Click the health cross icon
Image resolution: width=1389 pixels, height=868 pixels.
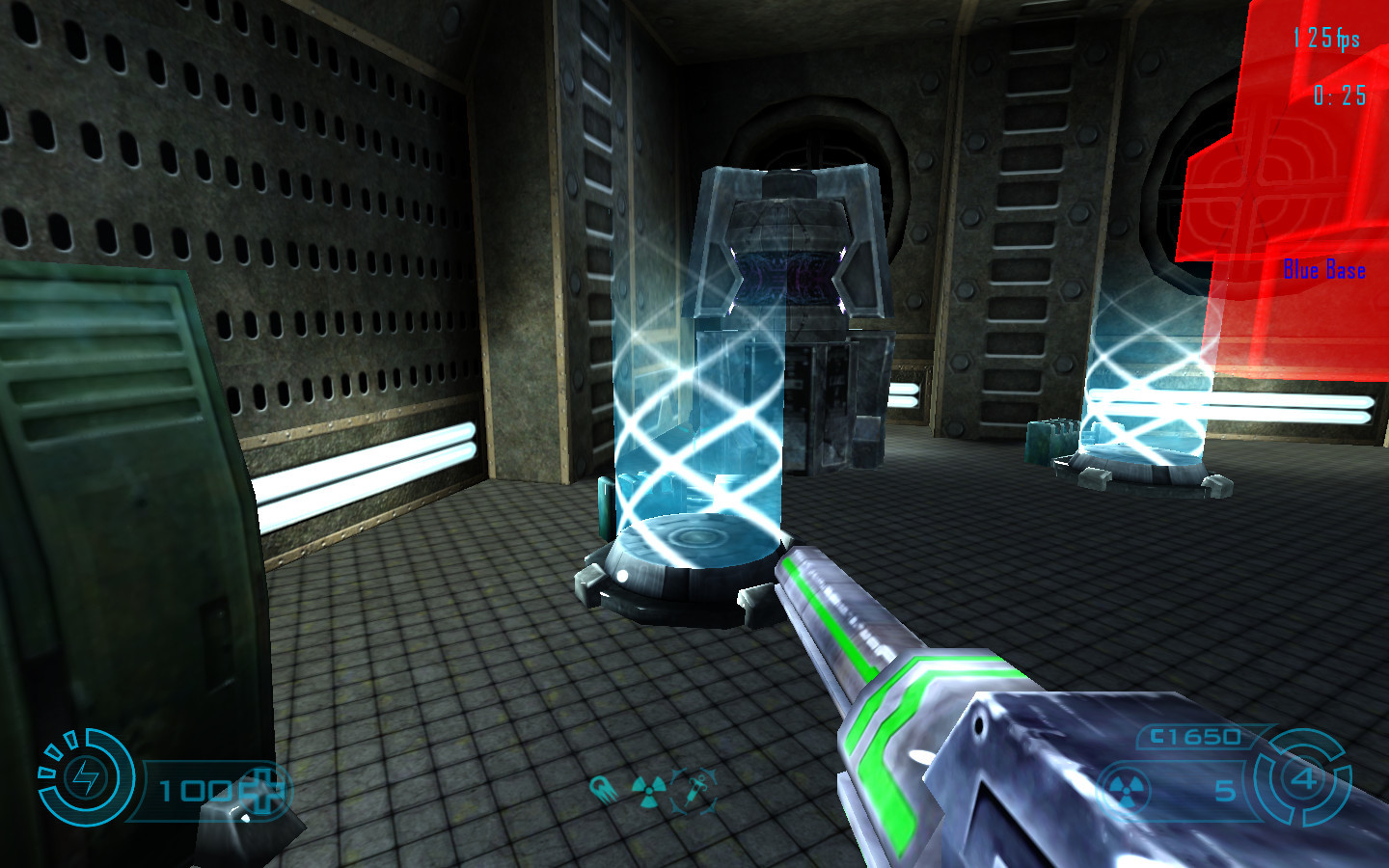pos(264,791)
